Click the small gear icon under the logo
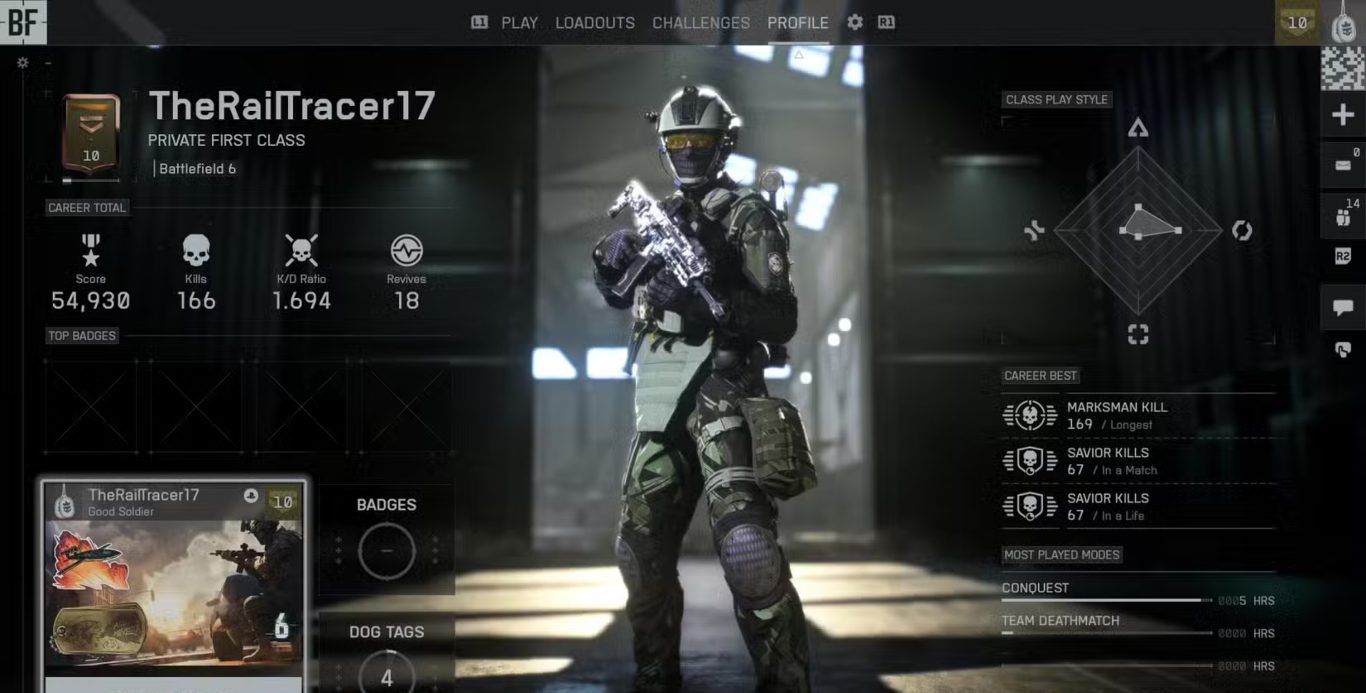This screenshot has height=693, width=1366. (x=23, y=62)
